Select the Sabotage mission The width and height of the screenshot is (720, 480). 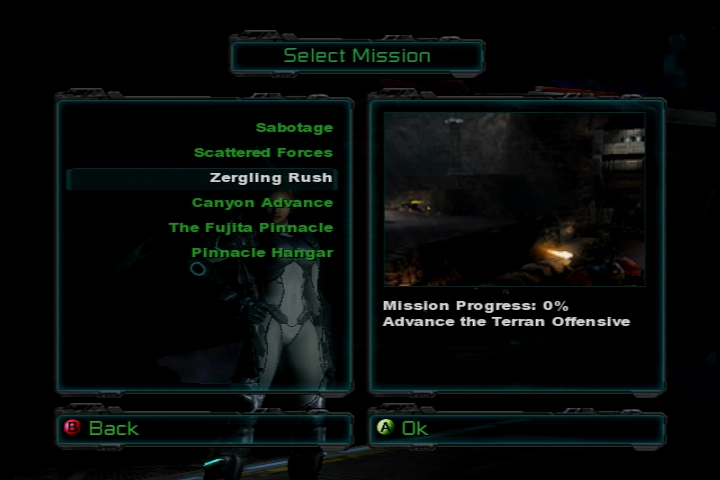(294, 128)
